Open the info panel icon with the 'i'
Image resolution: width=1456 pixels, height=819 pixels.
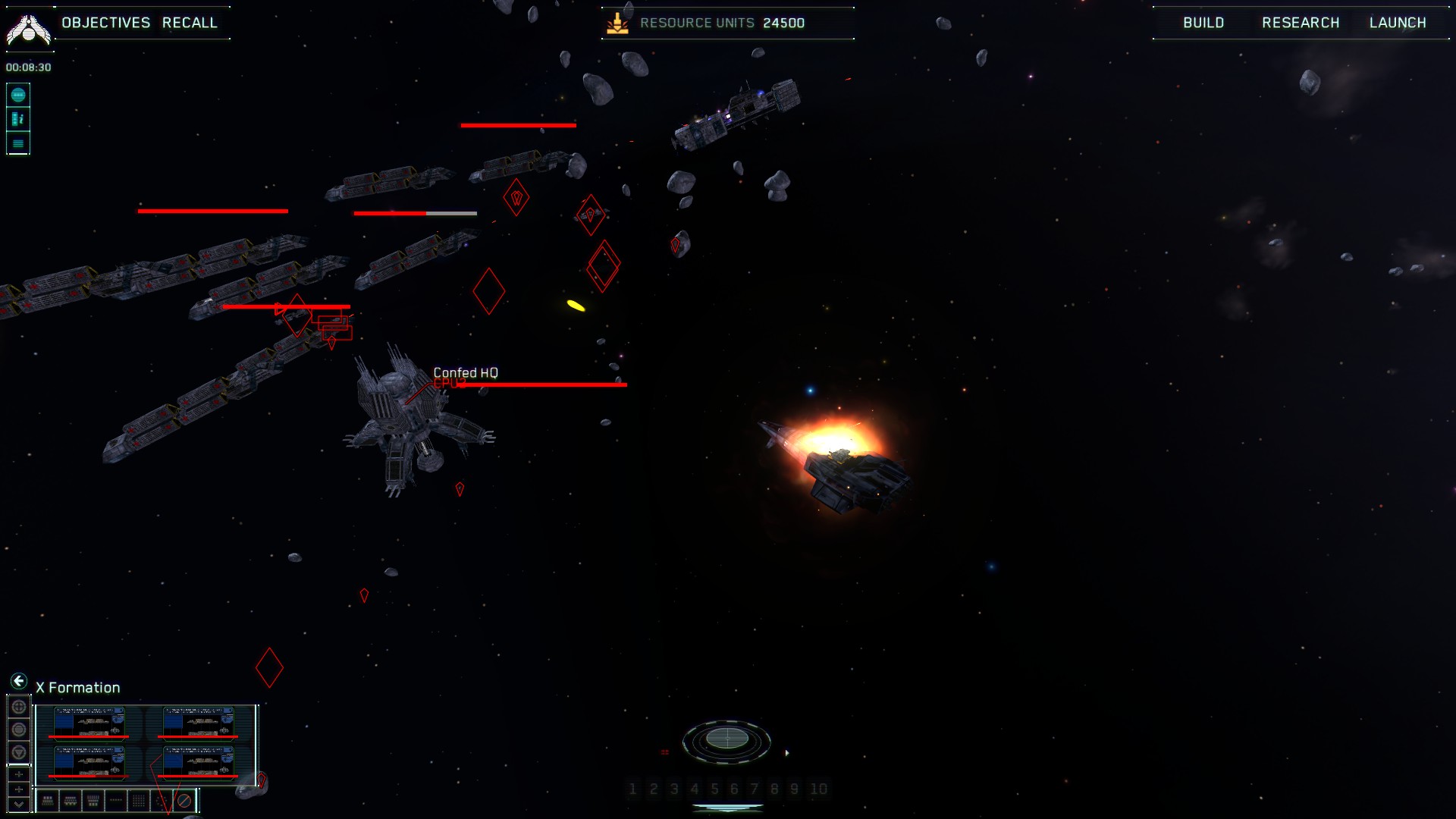pyautogui.click(x=18, y=119)
